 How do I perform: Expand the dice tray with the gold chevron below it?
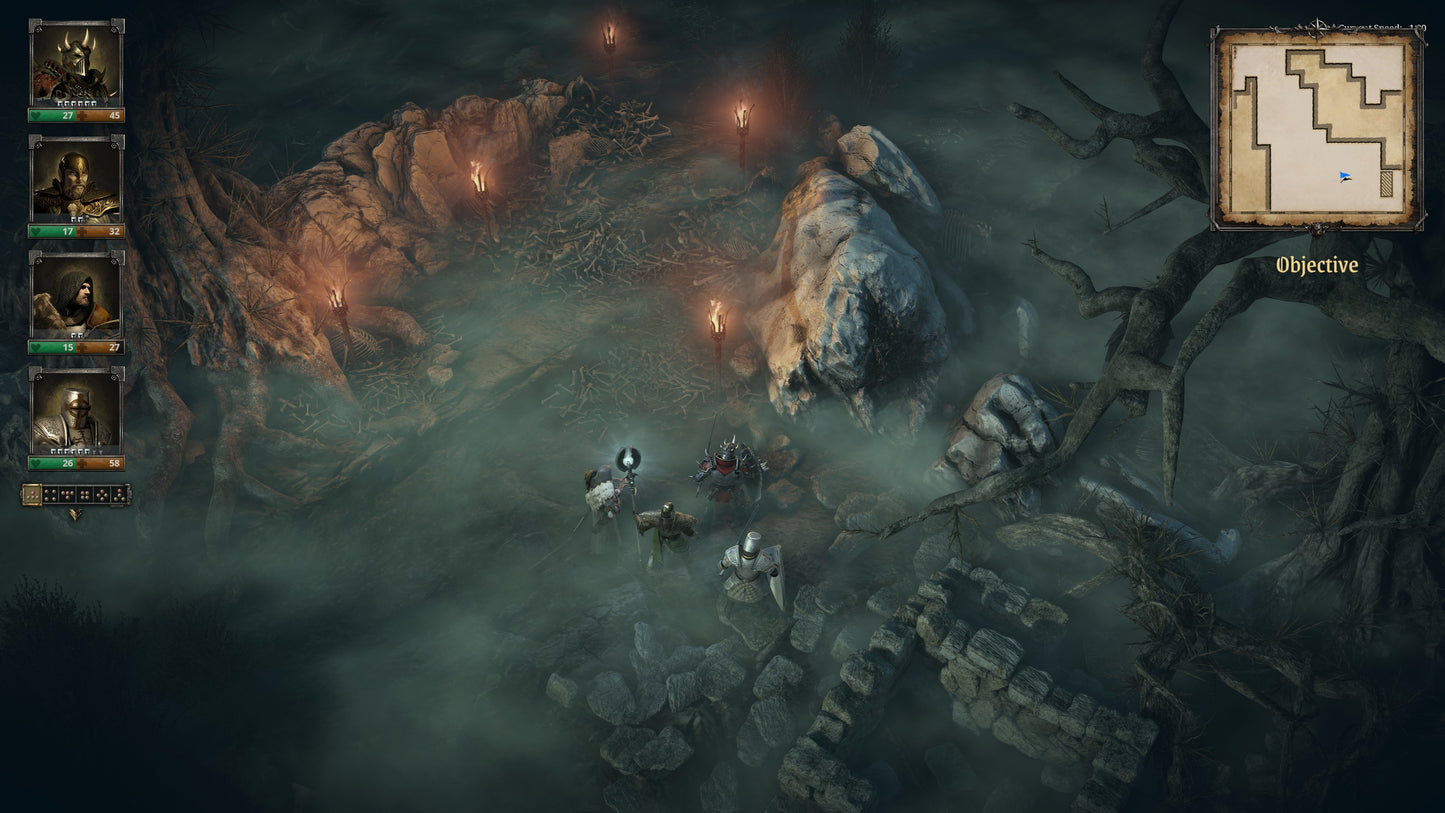pos(75,513)
